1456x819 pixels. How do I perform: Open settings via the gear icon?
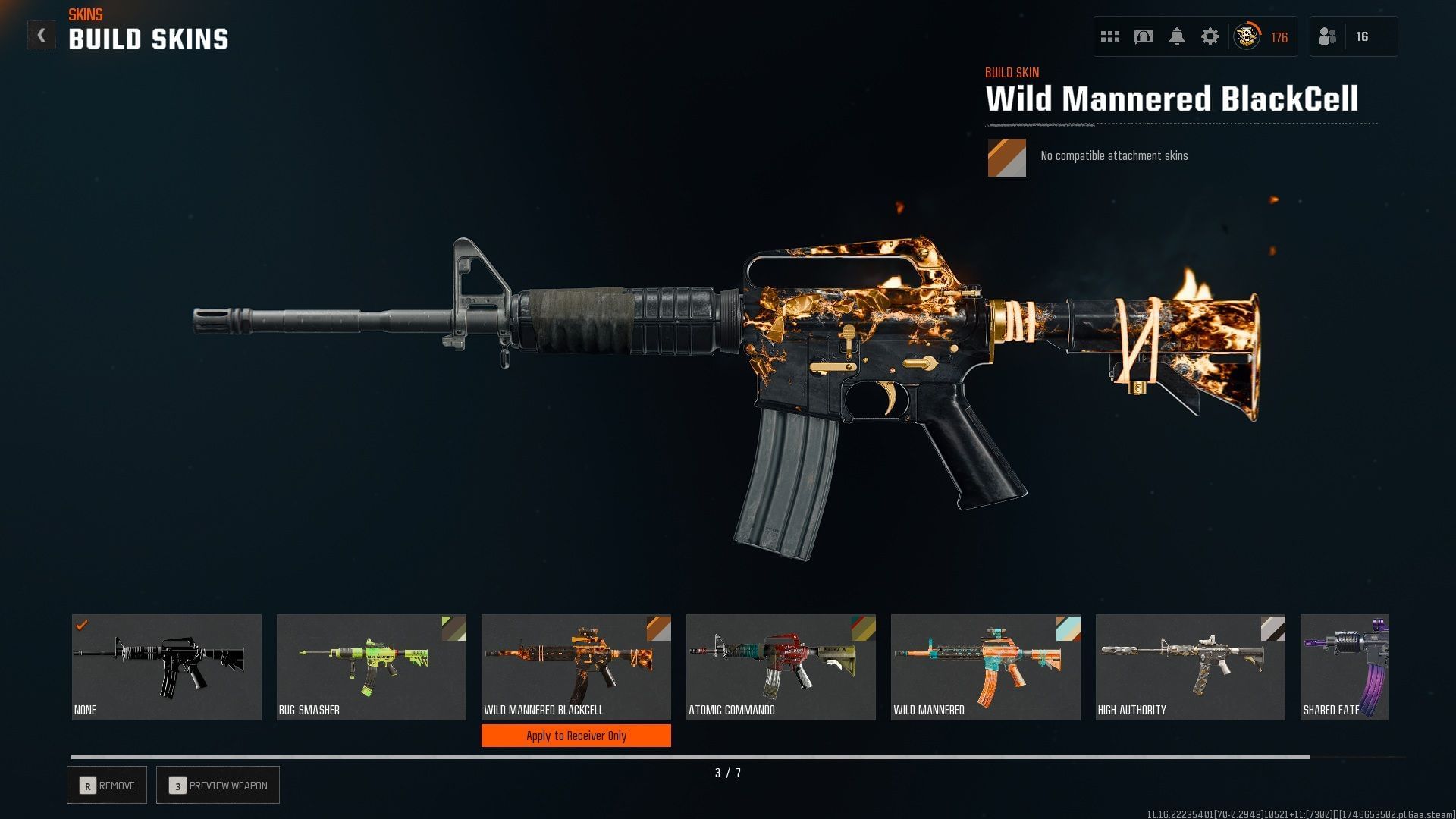click(x=1210, y=36)
